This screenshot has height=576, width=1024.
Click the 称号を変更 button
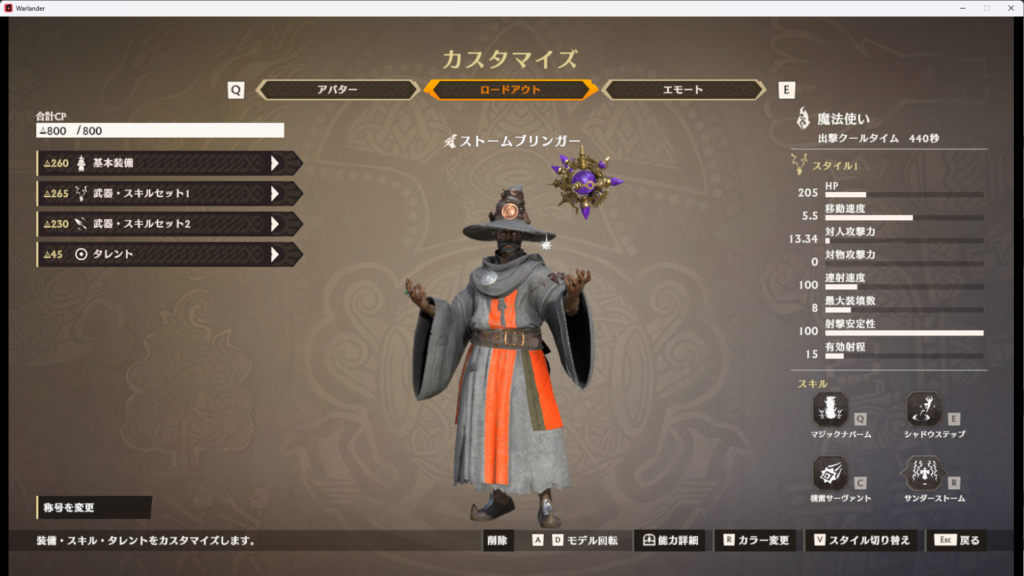[x=93, y=508]
